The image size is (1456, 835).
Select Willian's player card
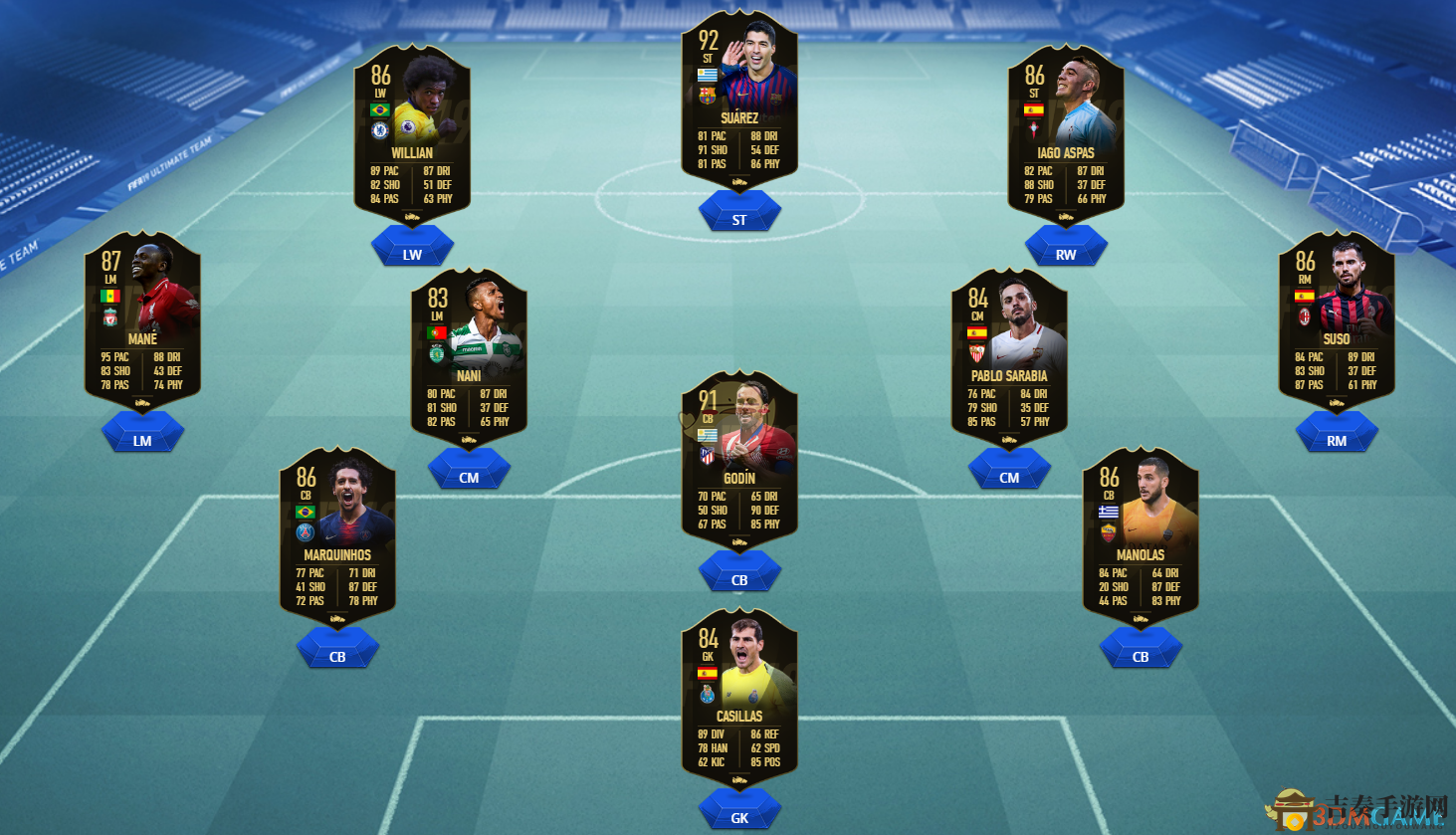coord(411,139)
